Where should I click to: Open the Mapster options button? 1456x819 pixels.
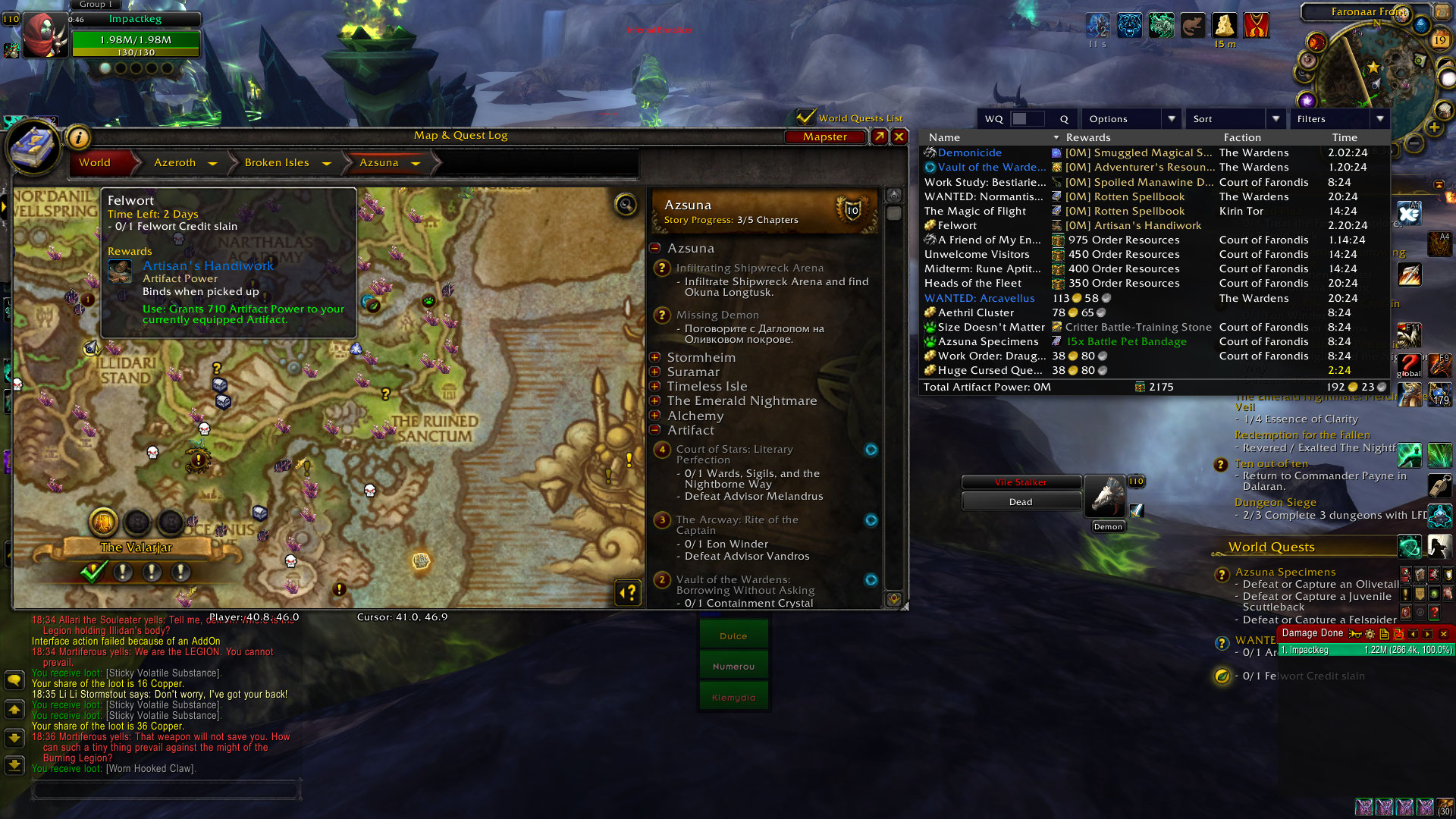tap(825, 136)
